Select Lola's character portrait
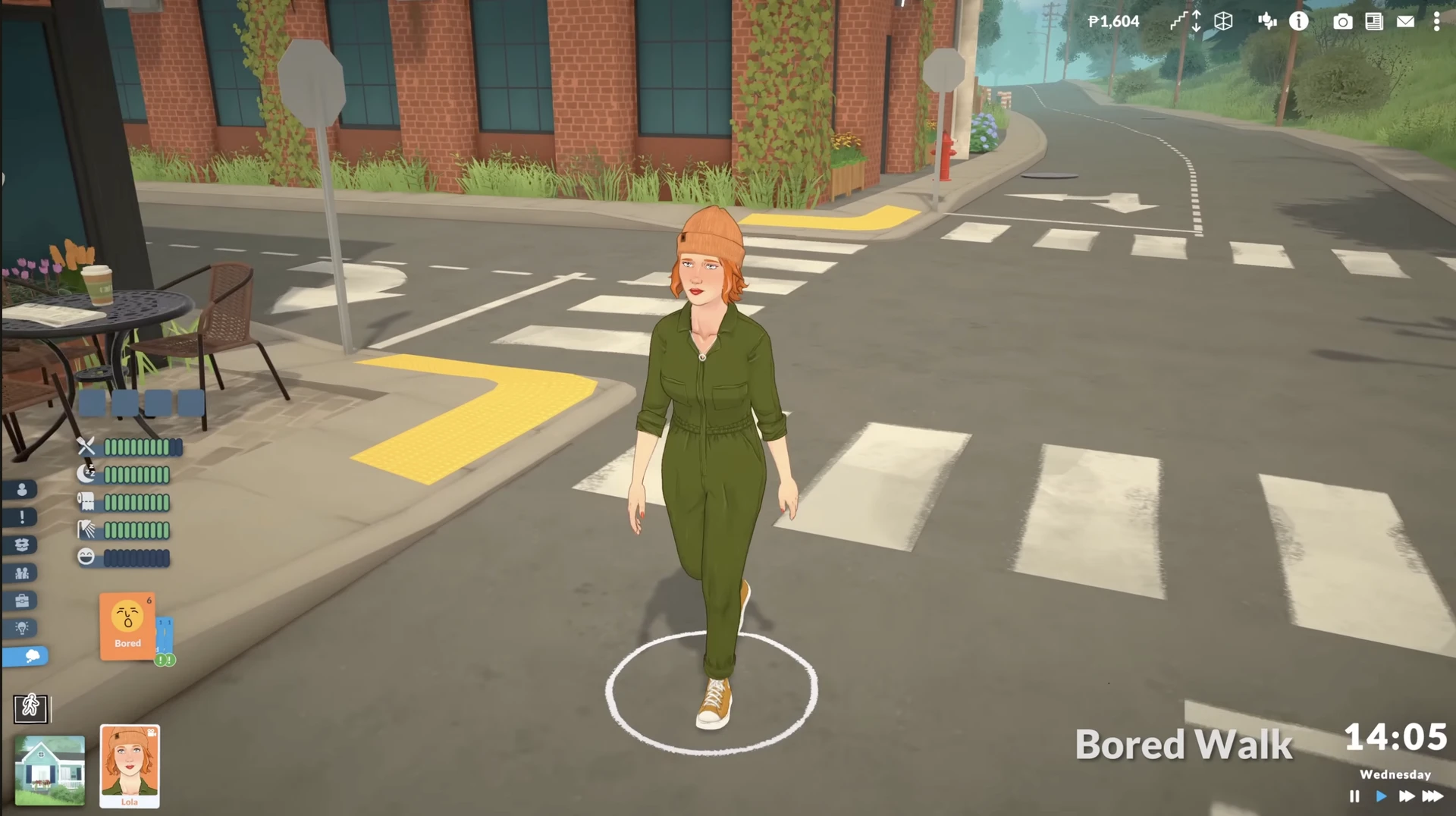1456x816 pixels. click(x=130, y=766)
